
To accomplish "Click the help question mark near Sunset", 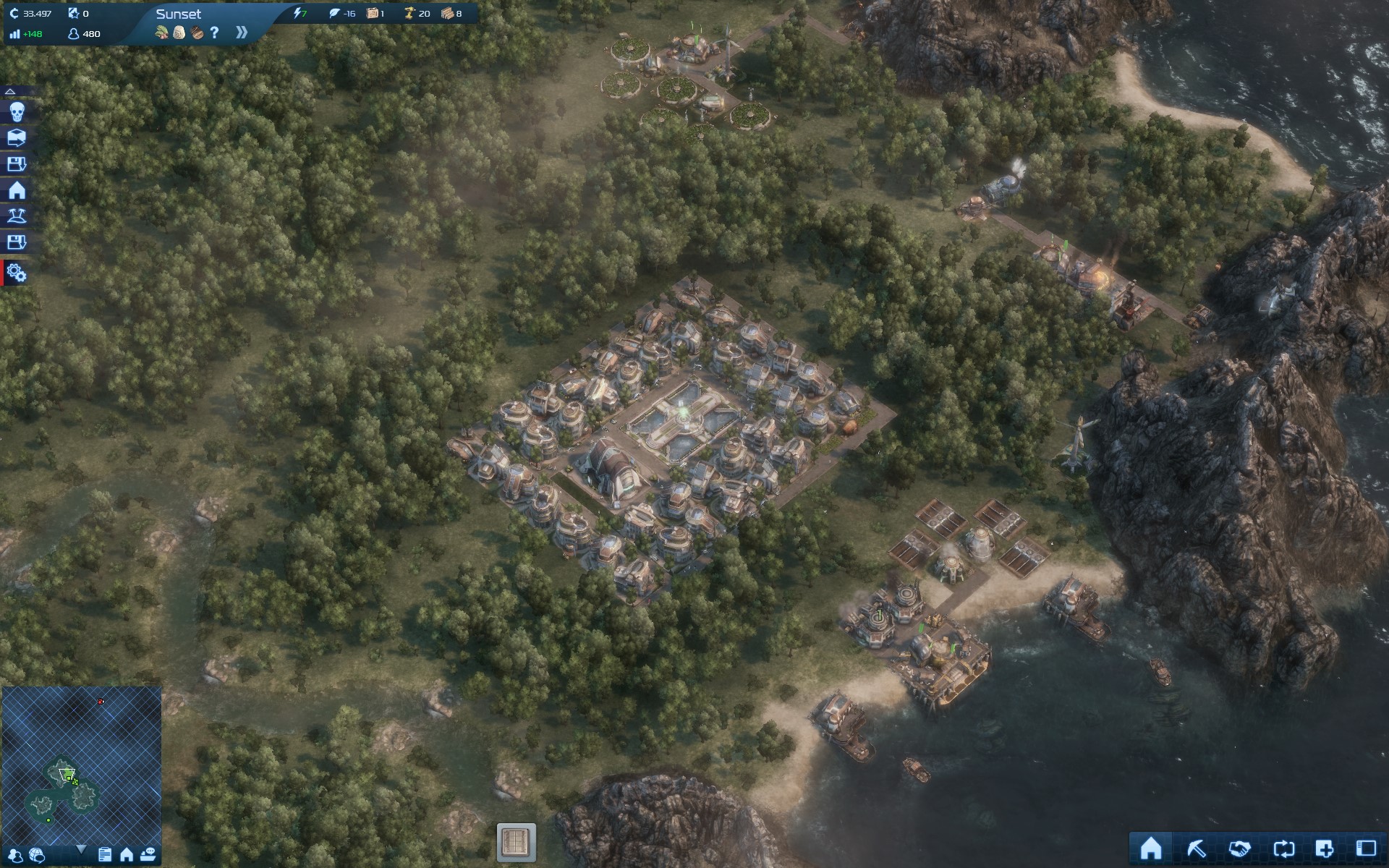I will click(213, 32).
